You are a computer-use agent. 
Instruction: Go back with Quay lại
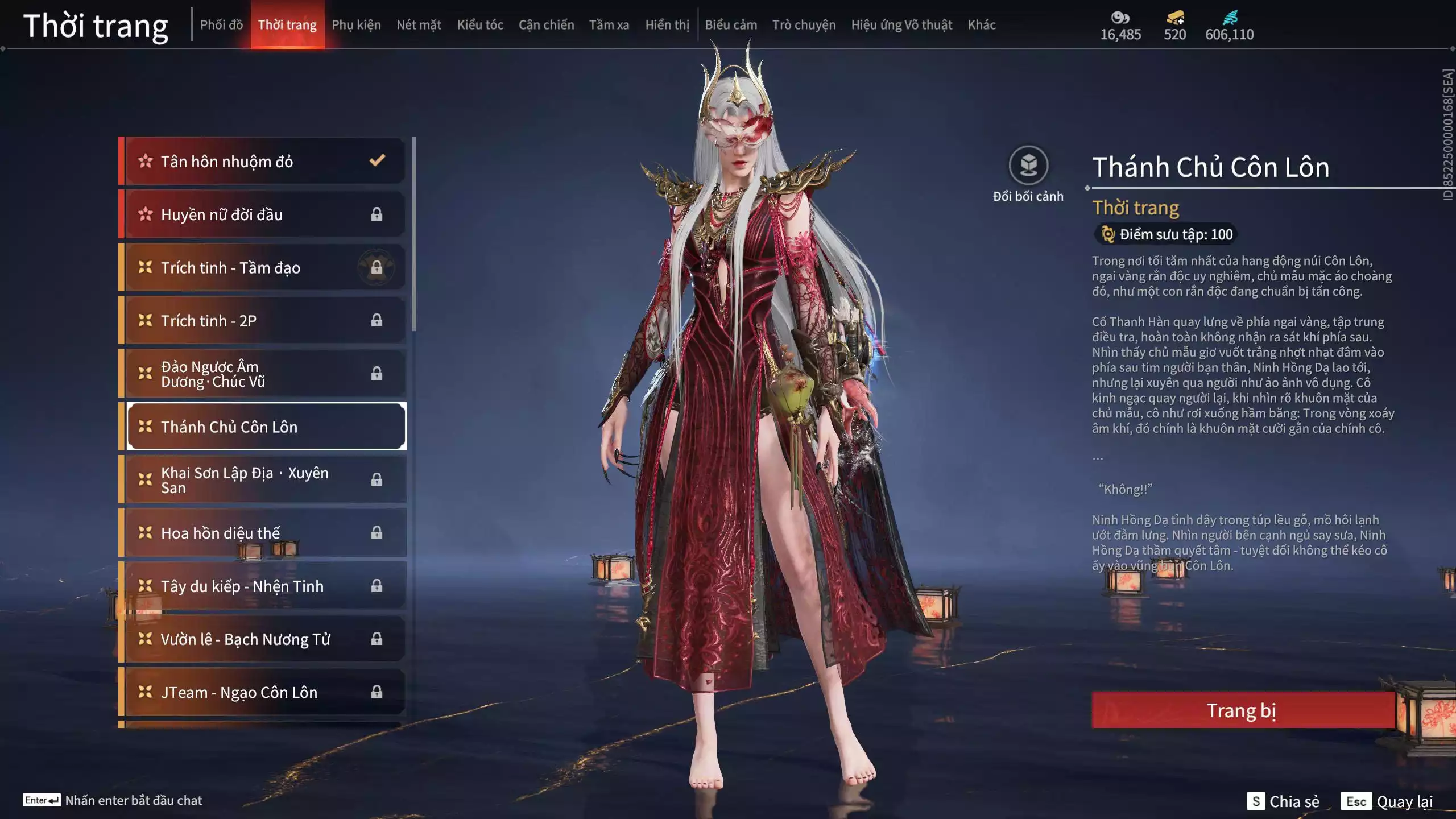click(x=1387, y=801)
